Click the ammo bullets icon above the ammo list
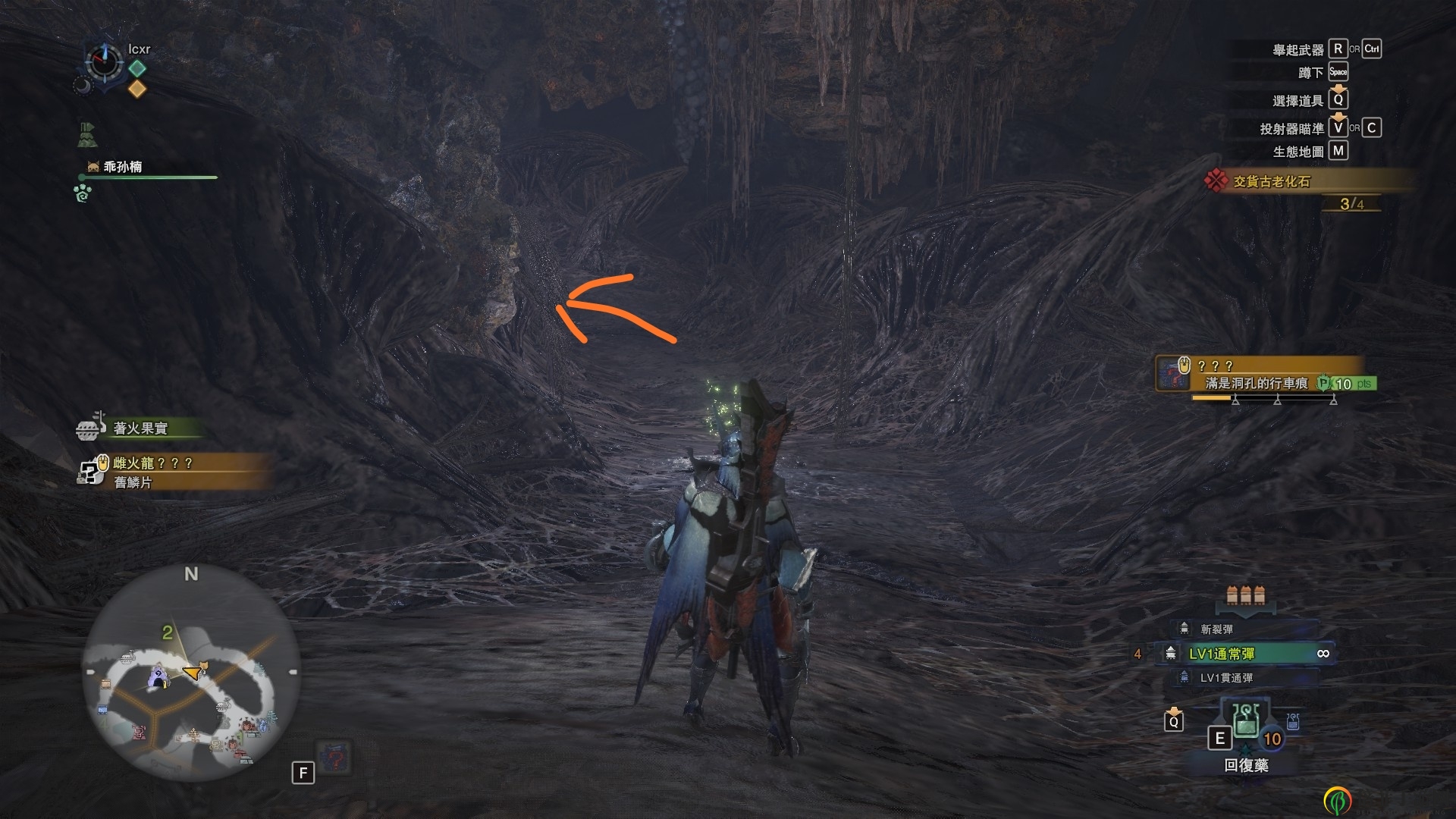Screen dimensions: 1456x819 tap(1245, 595)
